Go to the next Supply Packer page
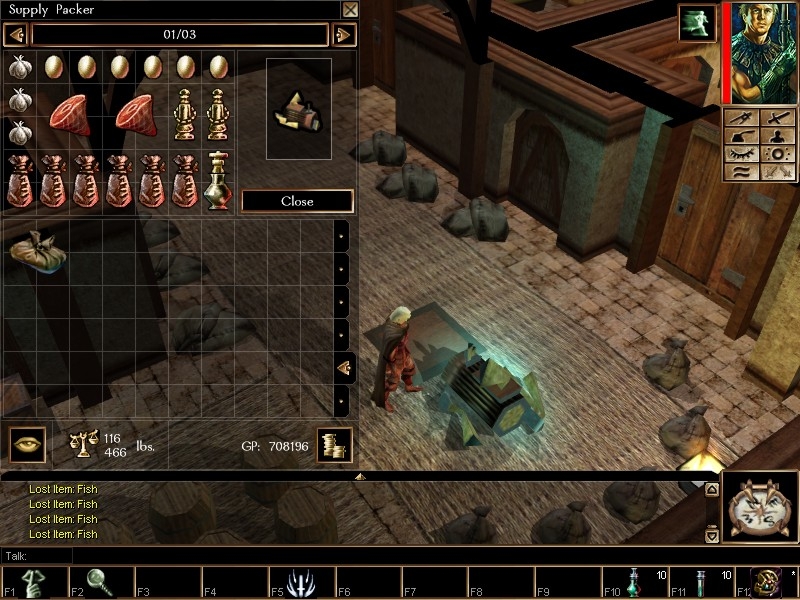This screenshot has width=800, height=600. [x=343, y=35]
